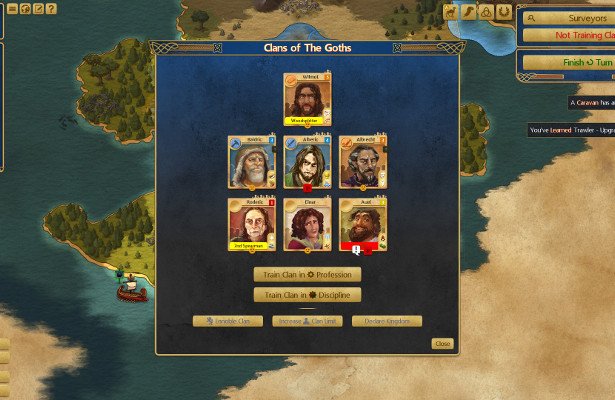Select the Aud clan card
Image resolution: width=615 pixels, height=400 pixels.
tap(362, 223)
